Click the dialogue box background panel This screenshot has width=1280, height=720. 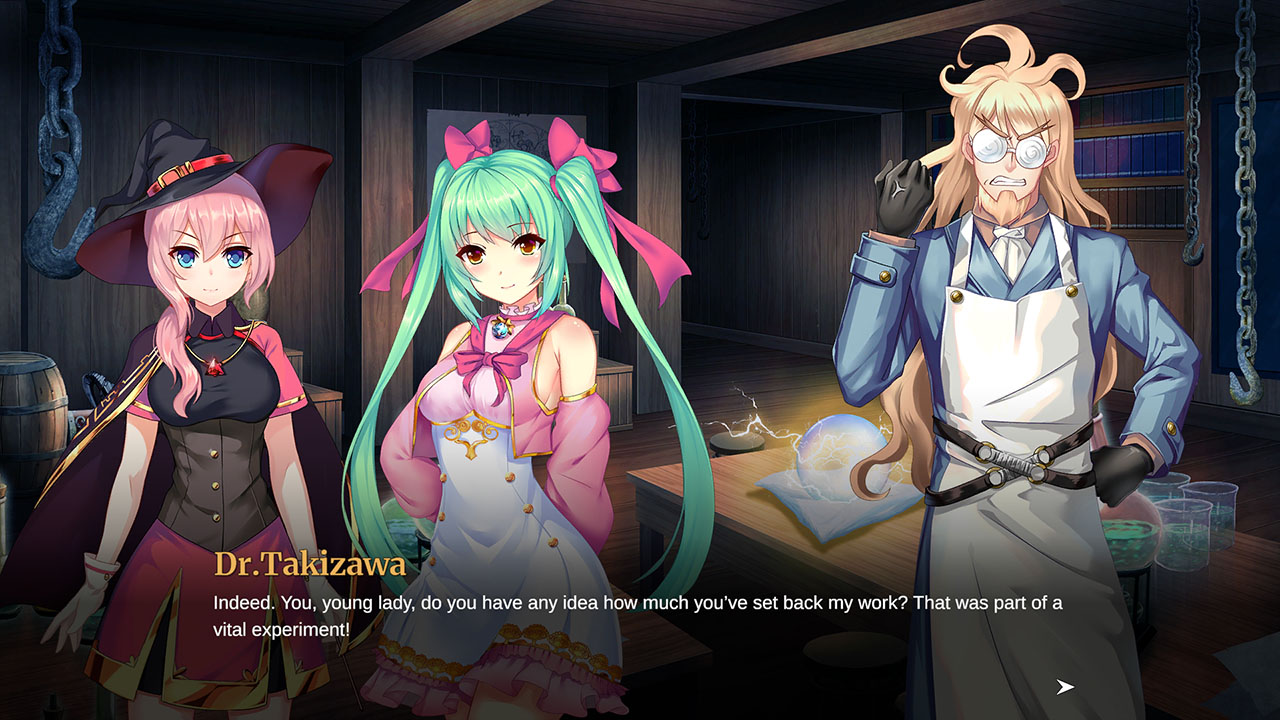pyautogui.click(x=640, y=640)
